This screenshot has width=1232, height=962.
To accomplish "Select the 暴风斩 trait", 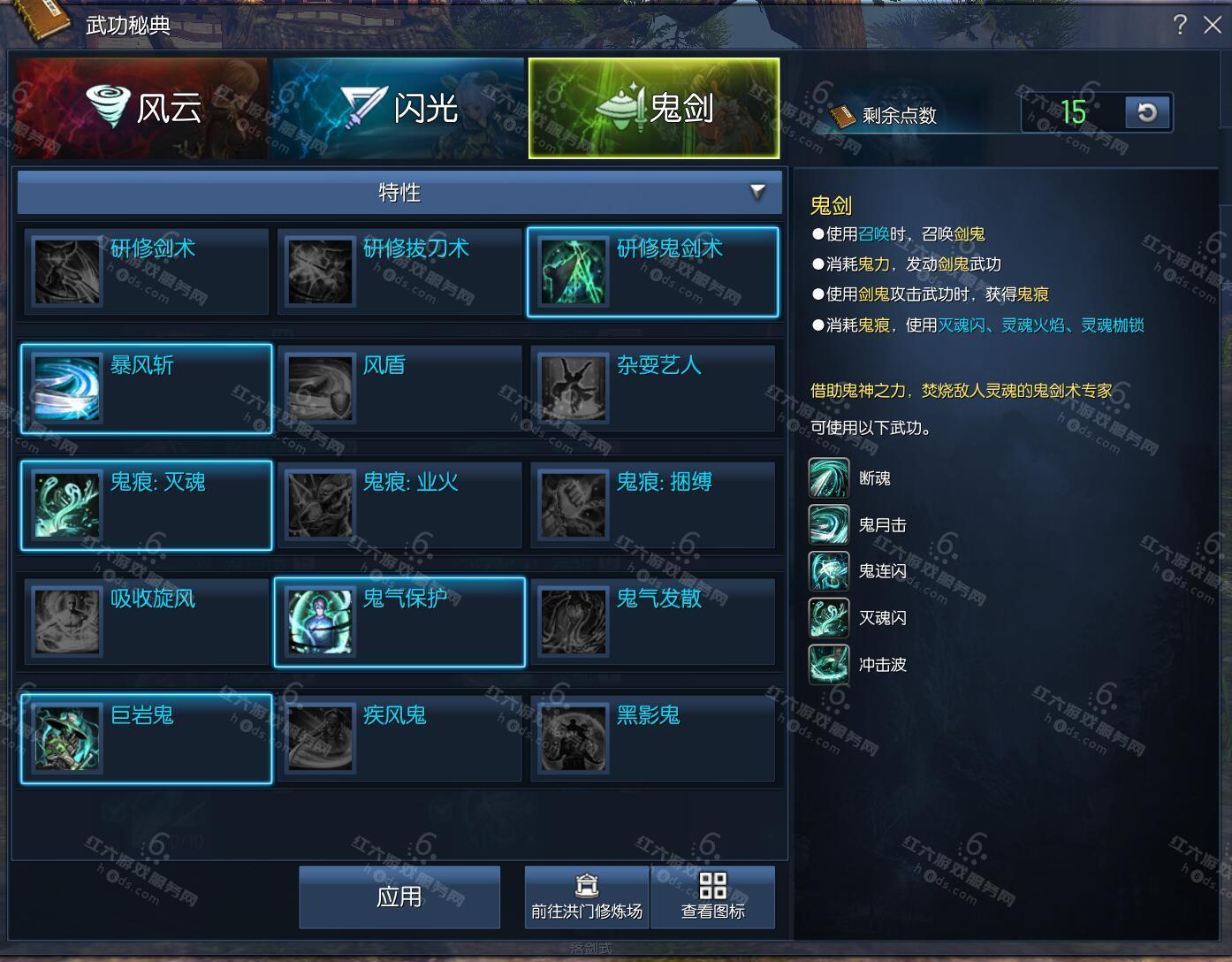I will 147,388.
